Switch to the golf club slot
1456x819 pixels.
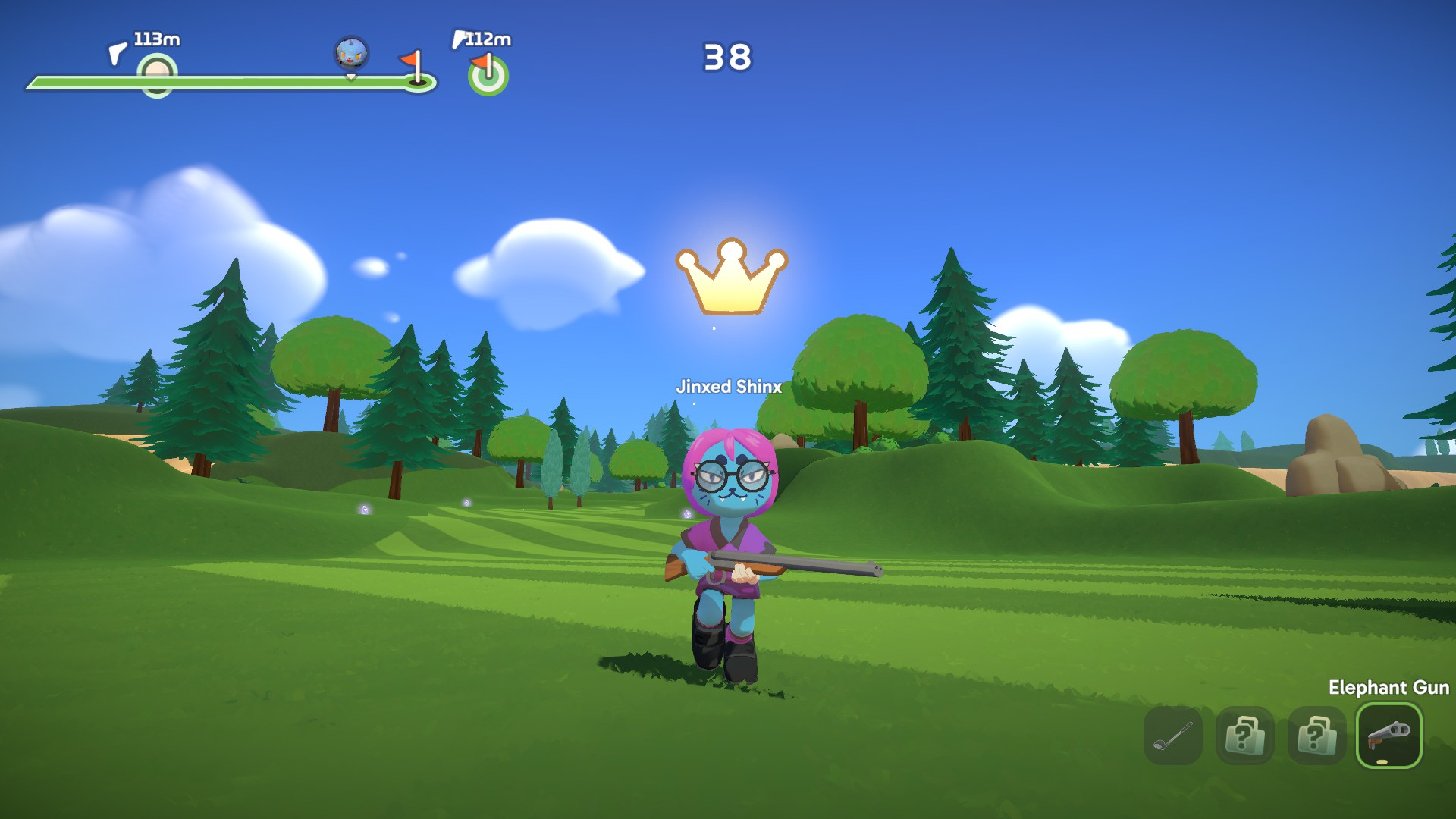[1172, 735]
